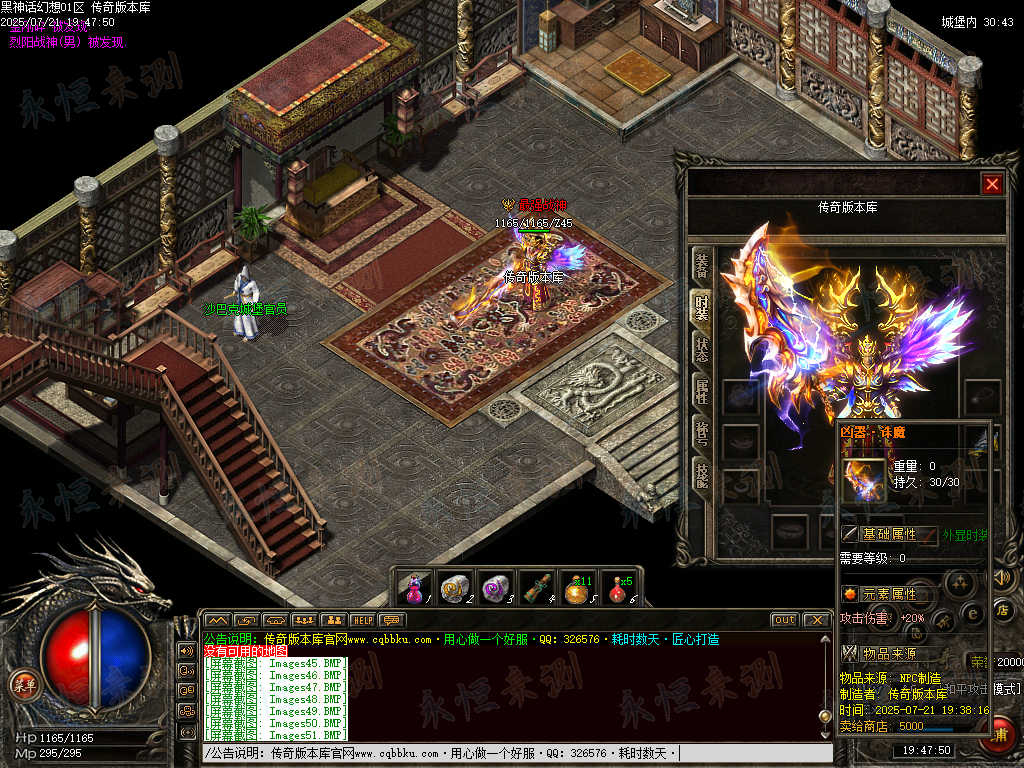Close the character equipment panel
This screenshot has height=768, width=1024.
pos(991,184)
